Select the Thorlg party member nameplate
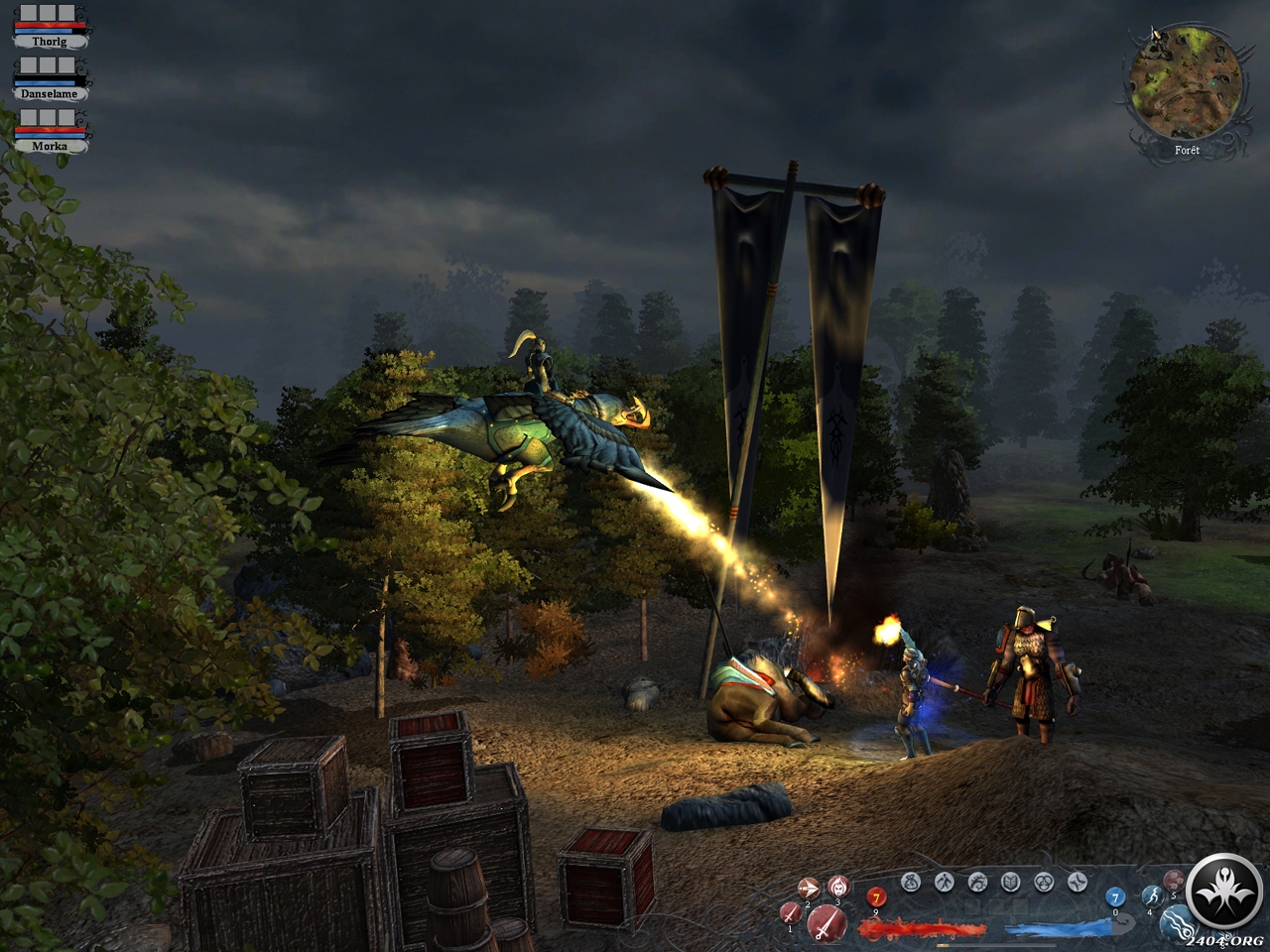This screenshot has height=952, width=1270. (x=49, y=42)
